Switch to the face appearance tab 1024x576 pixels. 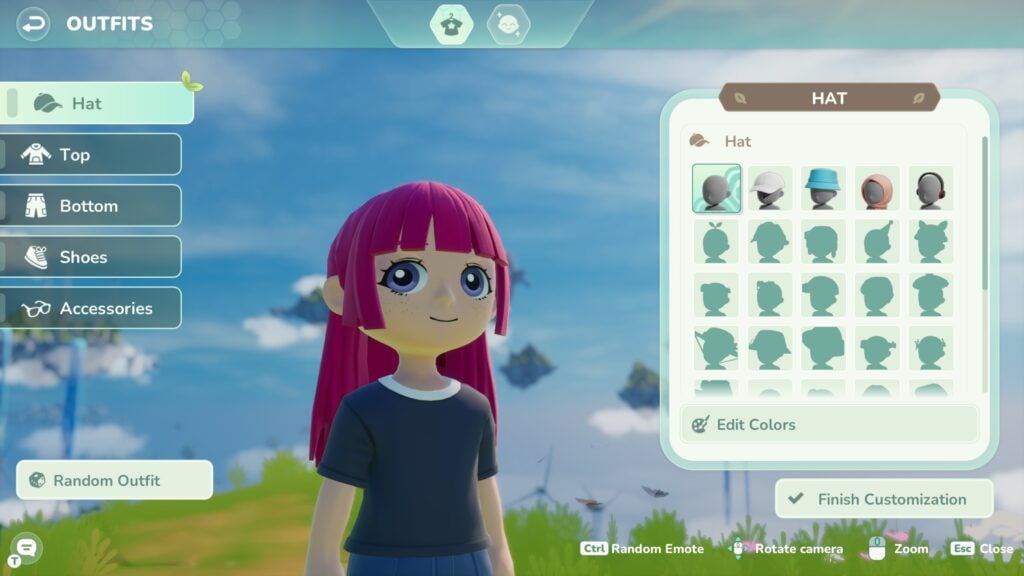click(508, 24)
